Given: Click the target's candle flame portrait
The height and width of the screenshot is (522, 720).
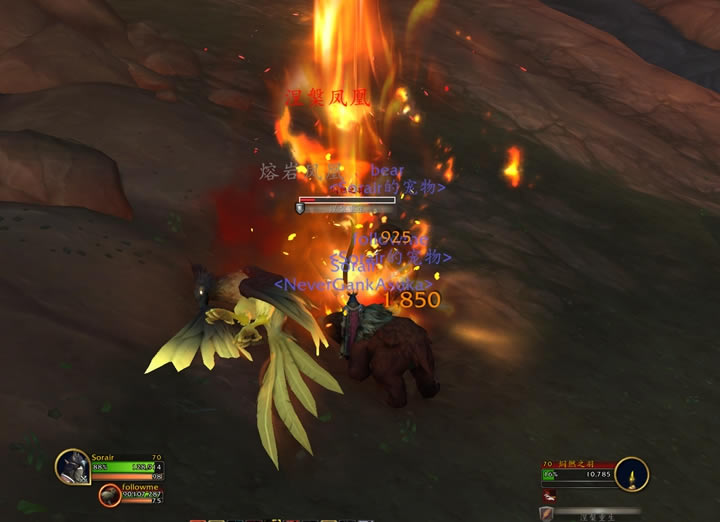Looking at the screenshot, I should click(x=631, y=474).
